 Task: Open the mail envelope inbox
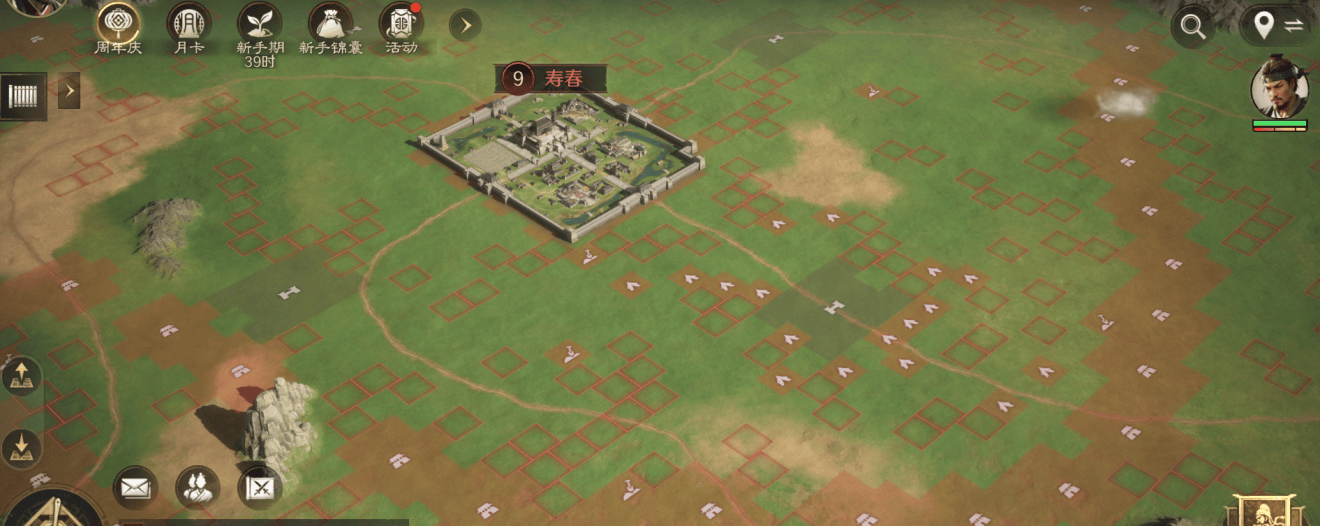[x=134, y=487]
